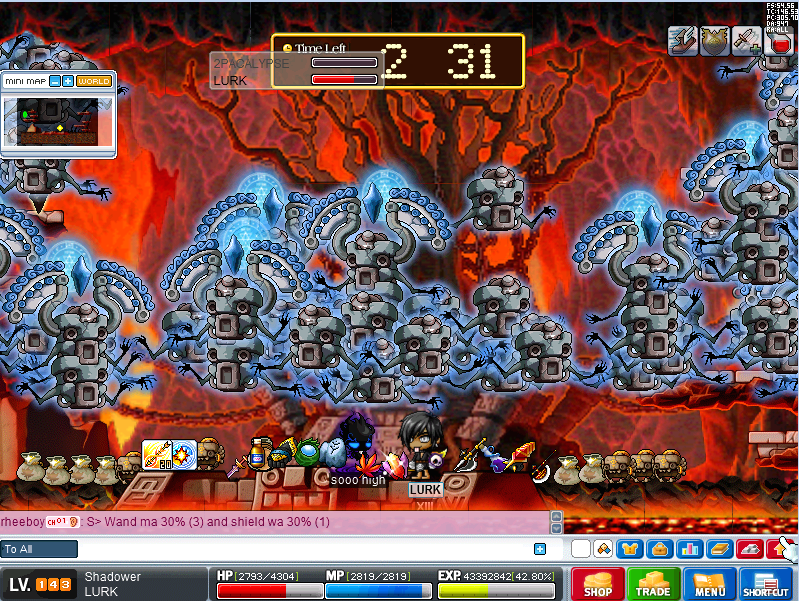Click the megaphone chat icon button
This screenshot has width=799, height=601.
tap(603, 548)
